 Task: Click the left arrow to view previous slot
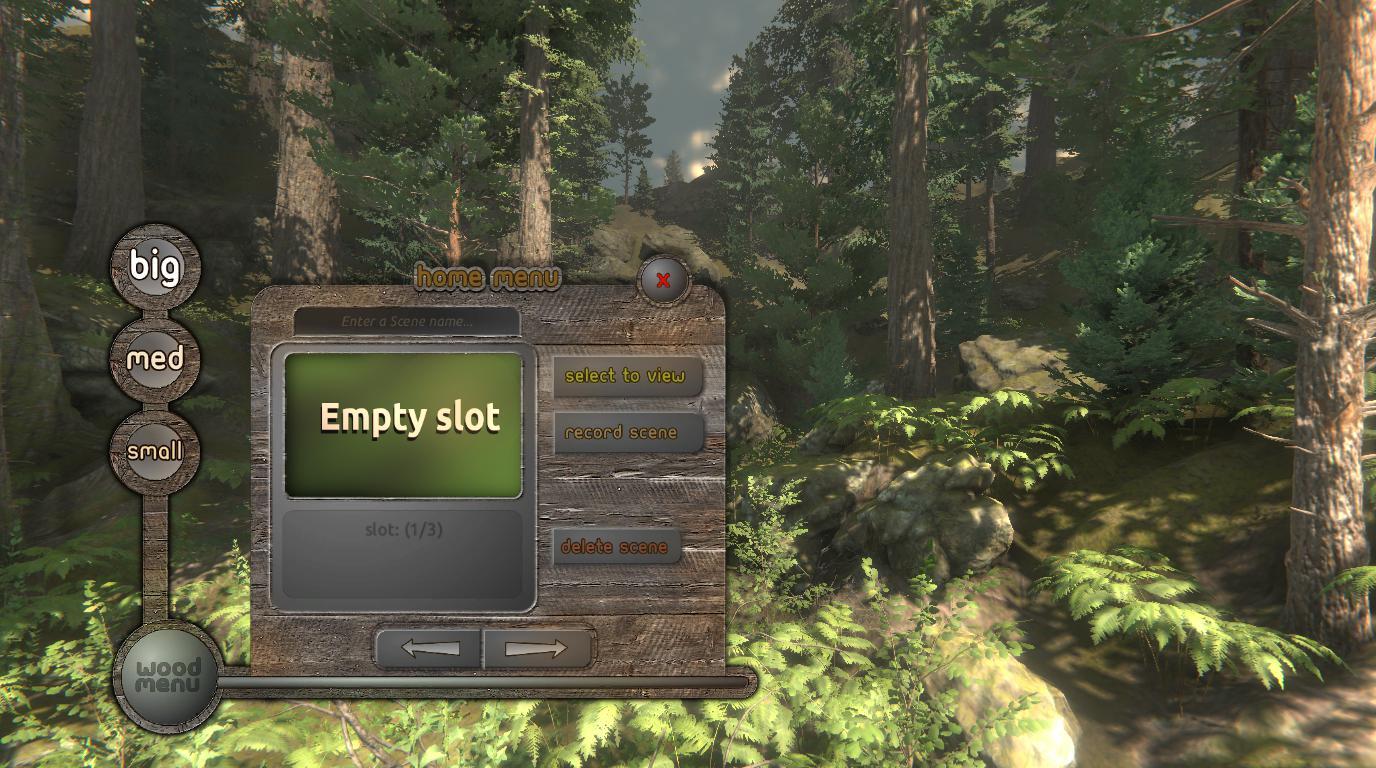click(x=426, y=648)
